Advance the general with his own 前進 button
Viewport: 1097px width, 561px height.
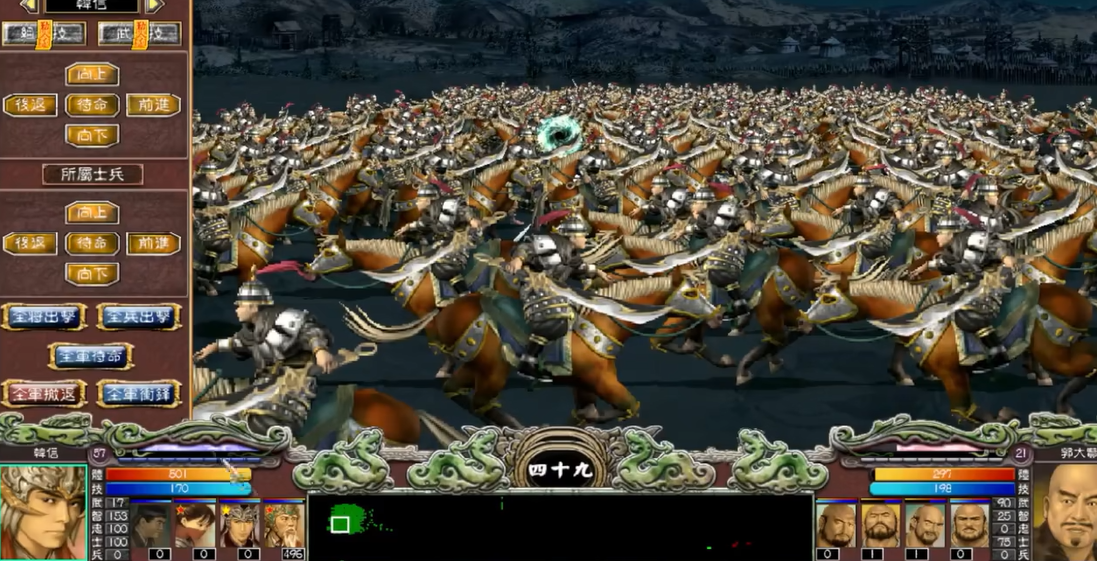click(x=153, y=105)
